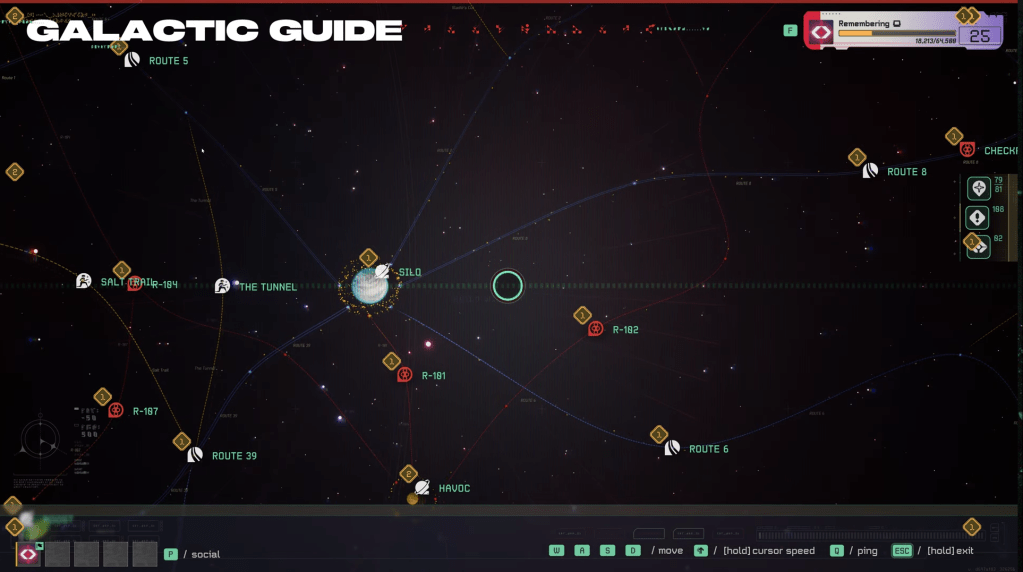Select your squad member portrait slot
The image size is (1023, 572).
(x=29, y=553)
